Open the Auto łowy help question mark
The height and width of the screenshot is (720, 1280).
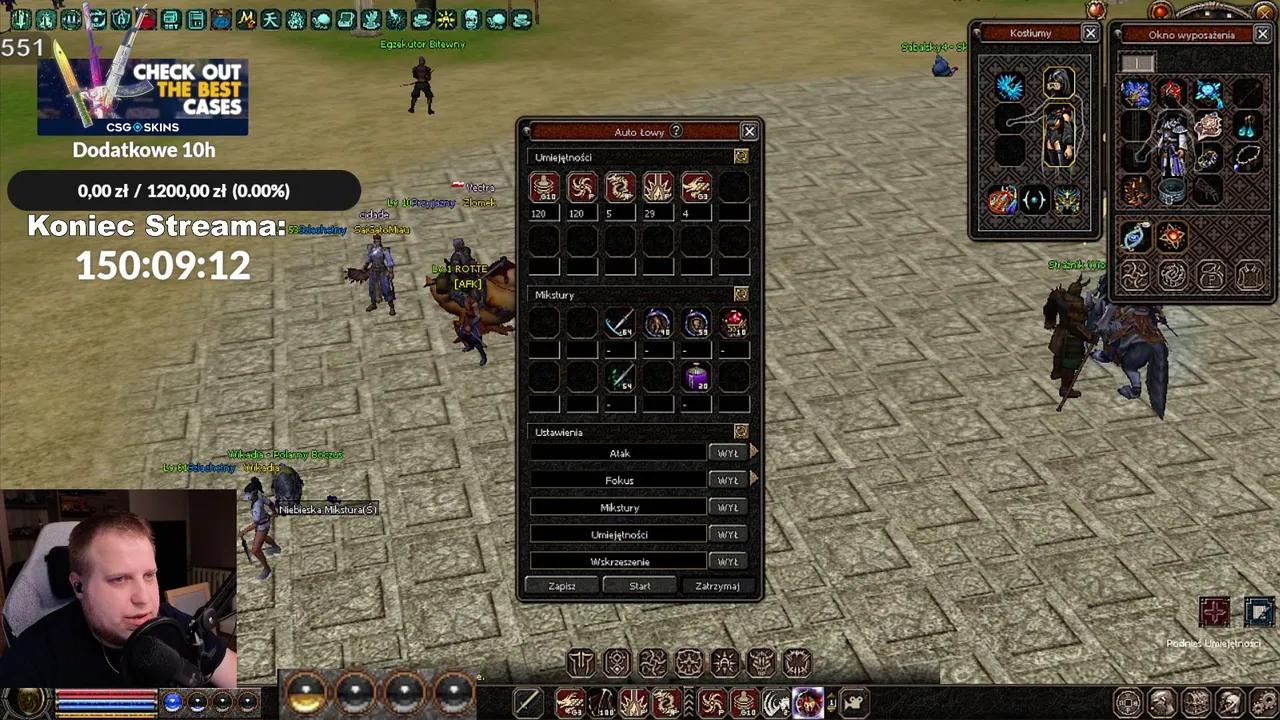pyautogui.click(x=676, y=131)
